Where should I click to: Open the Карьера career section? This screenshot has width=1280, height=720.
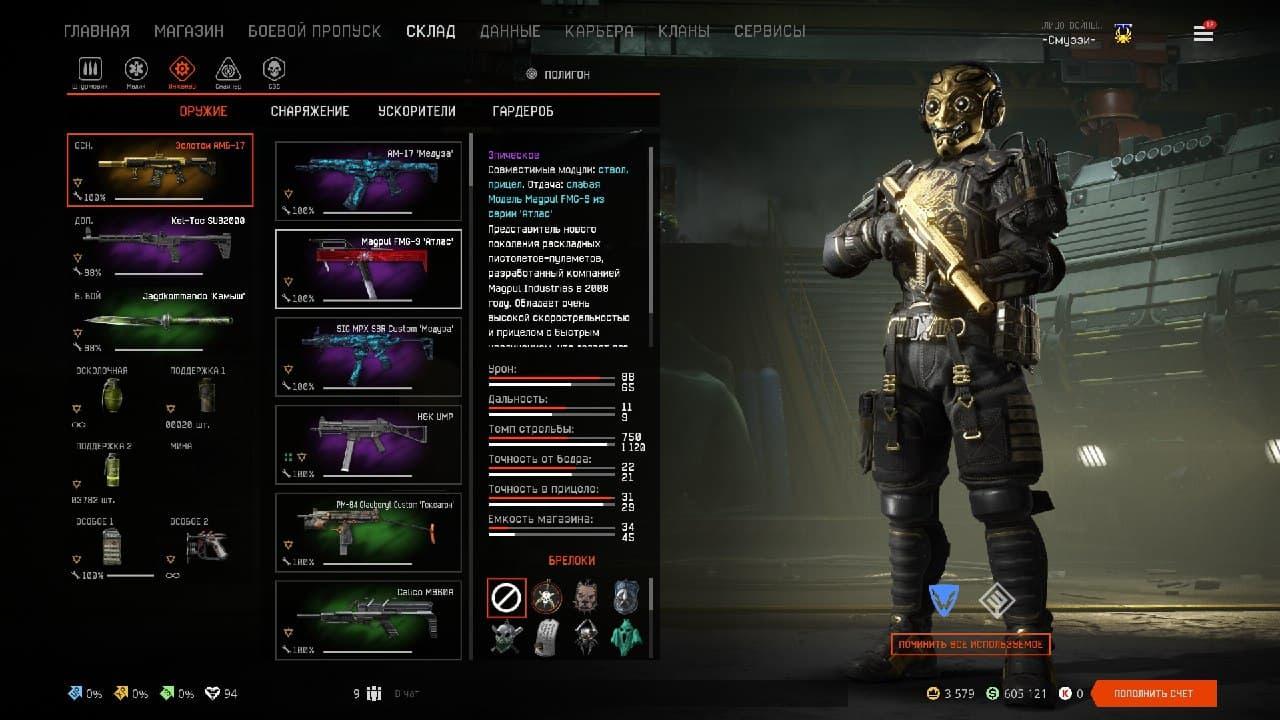click(599, 31)
